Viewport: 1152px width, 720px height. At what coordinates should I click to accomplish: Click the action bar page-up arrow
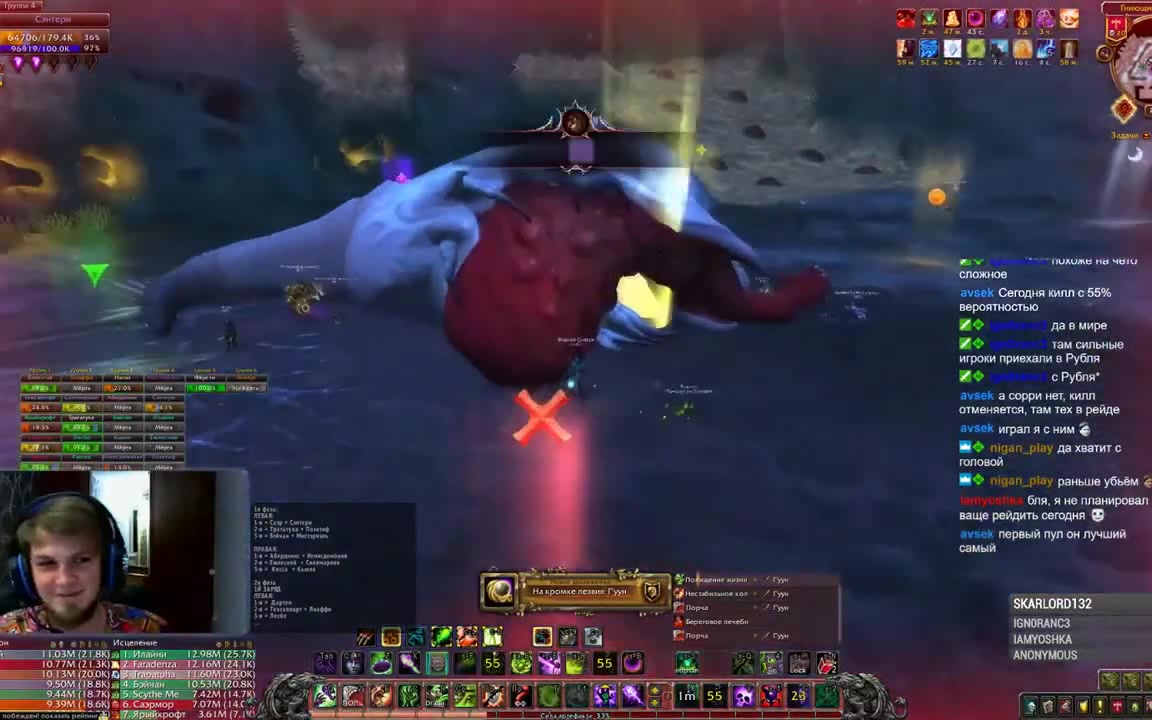tap(655, 689)
